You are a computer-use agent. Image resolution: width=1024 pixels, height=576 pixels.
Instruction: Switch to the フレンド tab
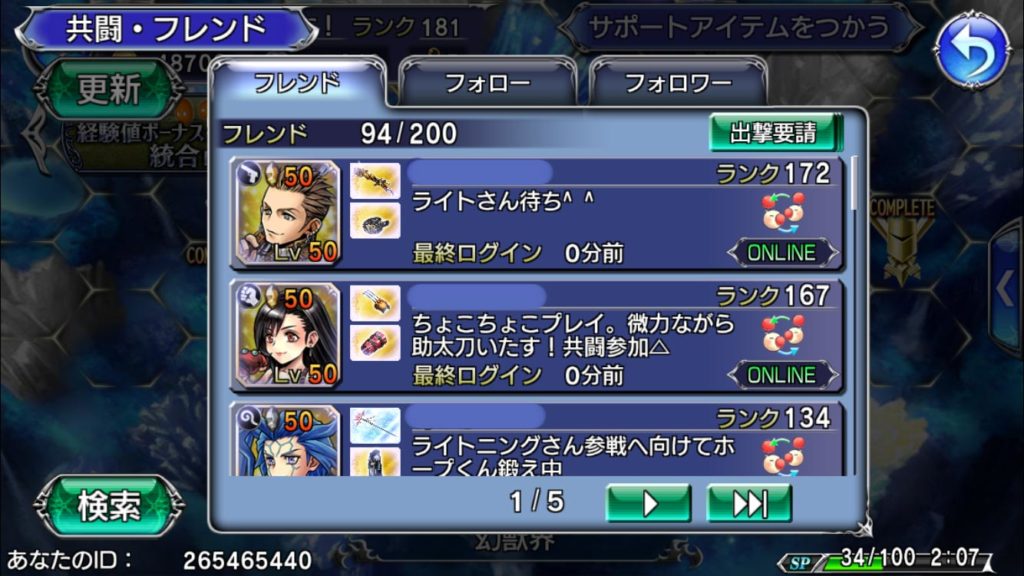coord(297,83)
